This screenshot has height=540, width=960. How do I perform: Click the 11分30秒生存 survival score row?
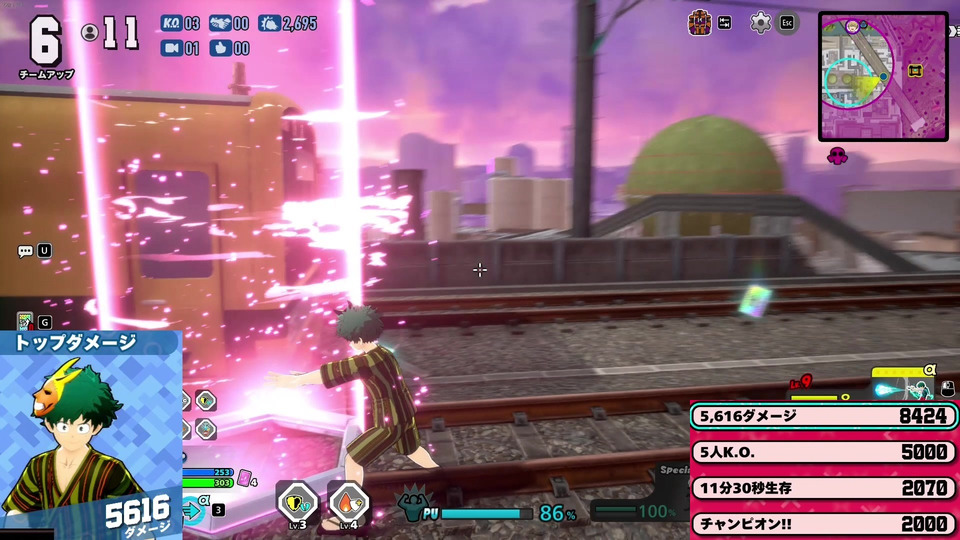tap(823, 488)
